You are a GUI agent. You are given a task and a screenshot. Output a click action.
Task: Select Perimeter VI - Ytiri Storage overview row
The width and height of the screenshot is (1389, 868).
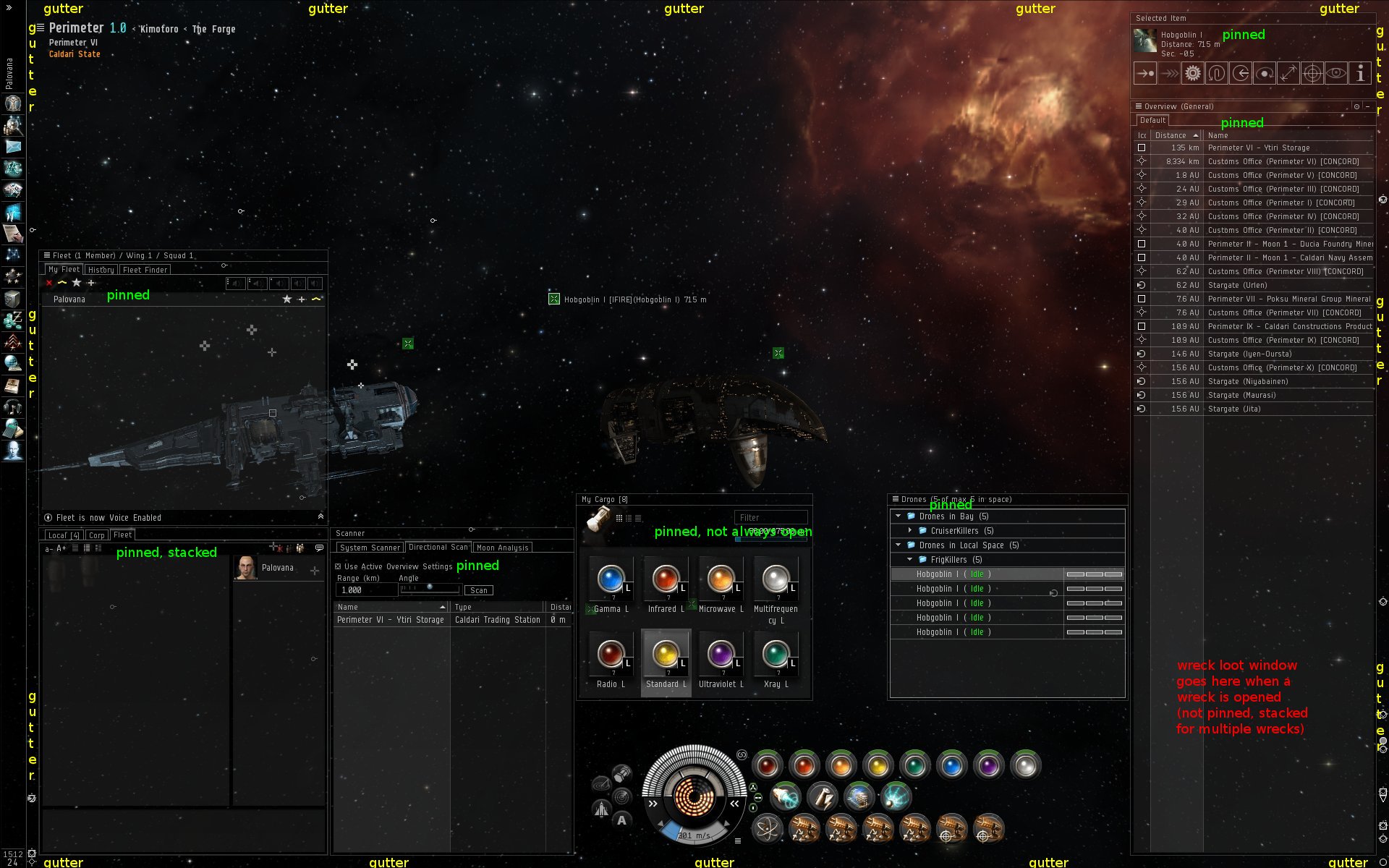point(1258,148)
